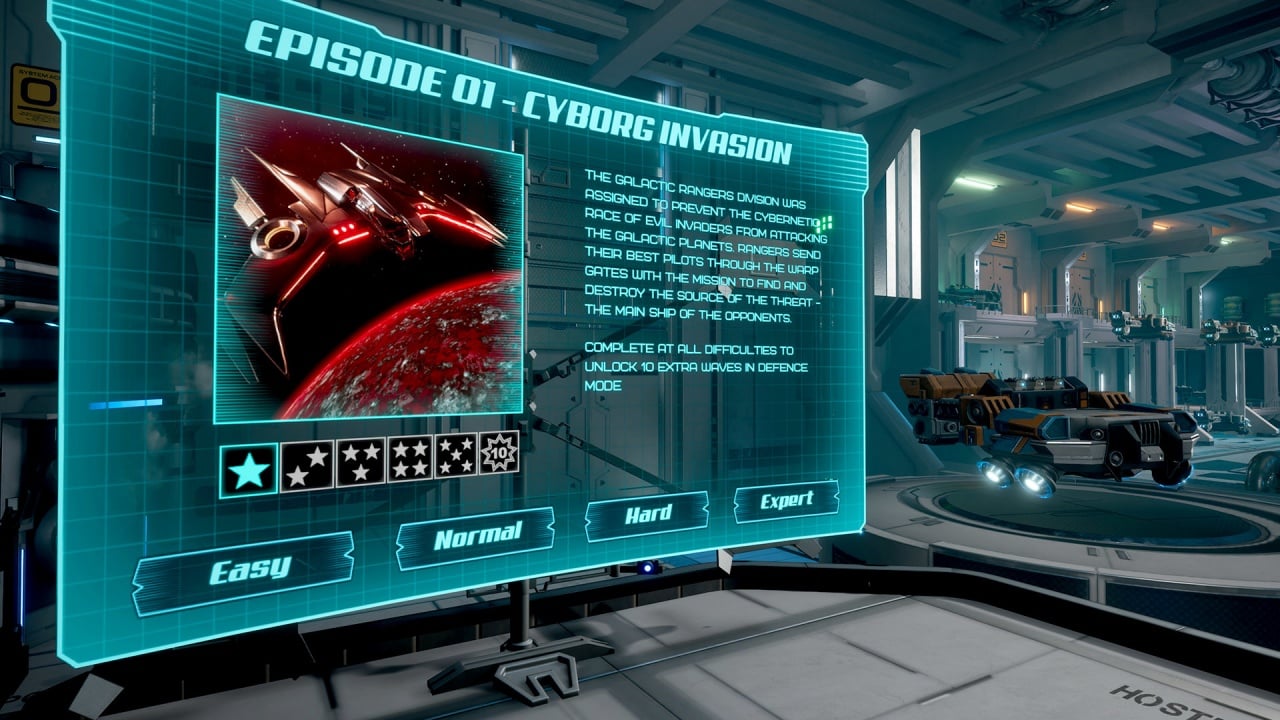Choose Normal difficulty
Viewport: 1280px width, 720px height.
[476, 538]
